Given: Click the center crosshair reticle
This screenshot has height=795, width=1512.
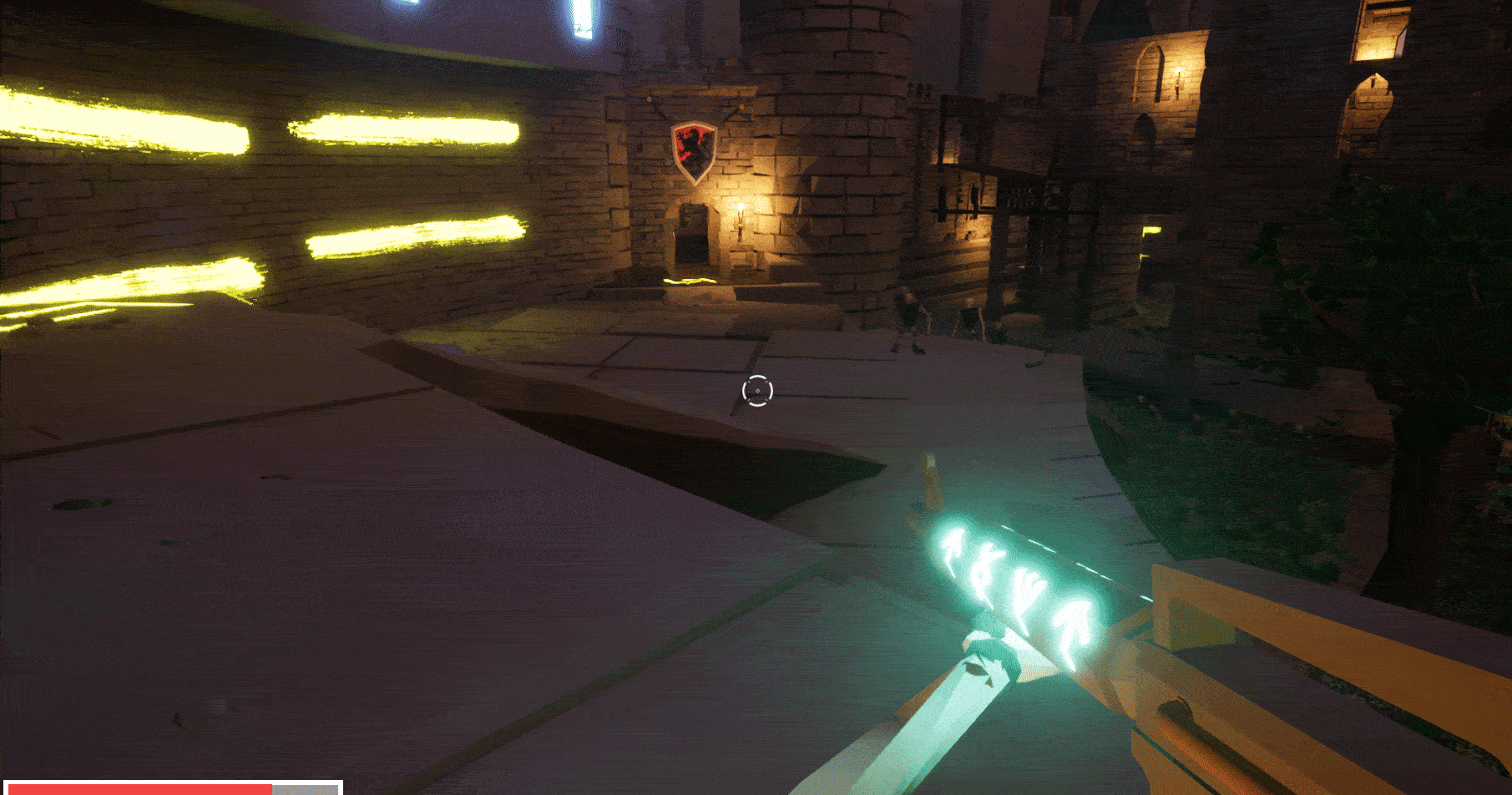Looking at the screenshot, I should [756, 388].
